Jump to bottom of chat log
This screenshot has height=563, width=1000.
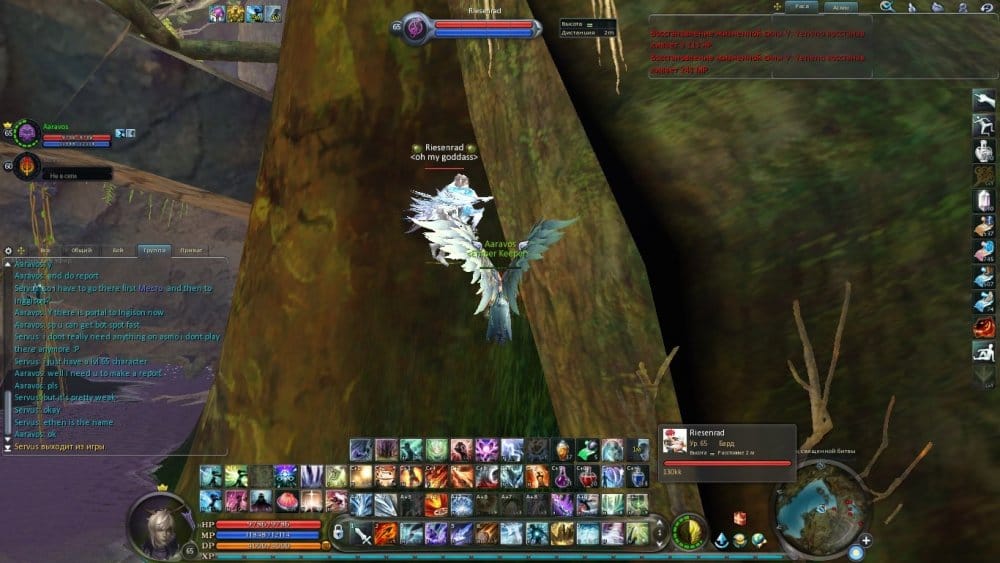[8, 447]
